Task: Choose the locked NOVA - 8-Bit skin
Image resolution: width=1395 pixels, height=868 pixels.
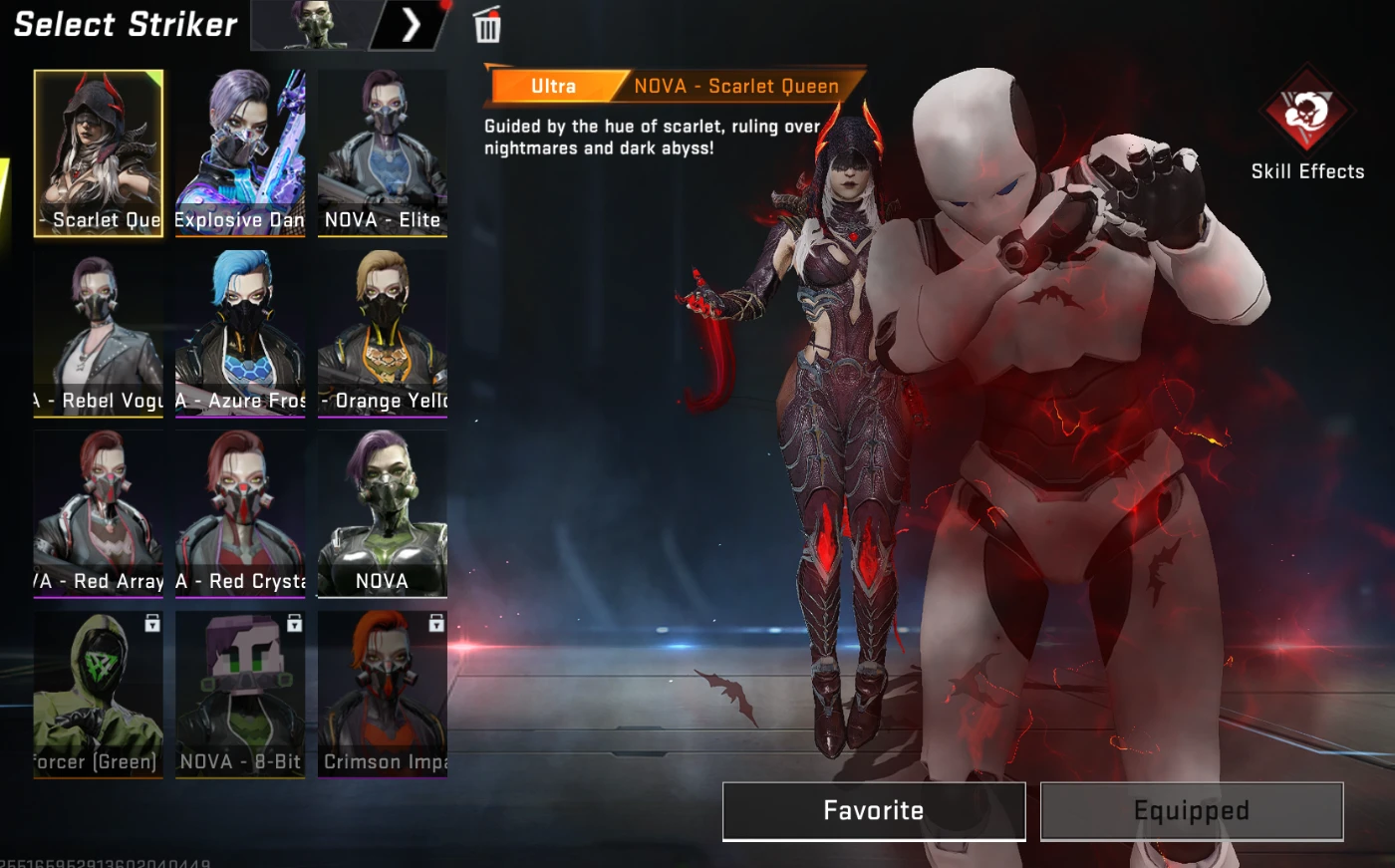Action: point(240,694)
